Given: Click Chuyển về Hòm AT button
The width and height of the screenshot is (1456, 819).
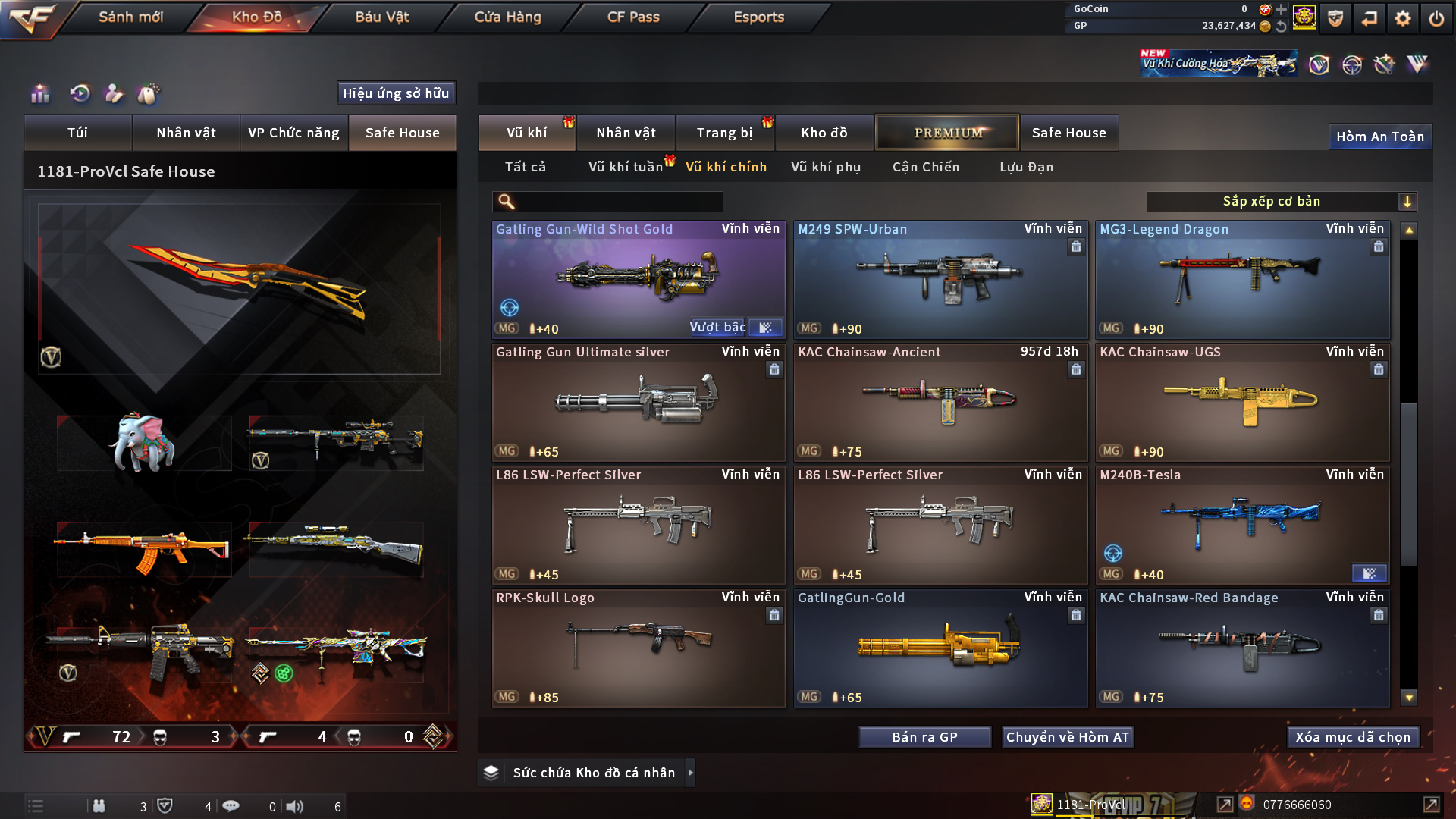Looking at the screenshot, I should [1067, 737].
